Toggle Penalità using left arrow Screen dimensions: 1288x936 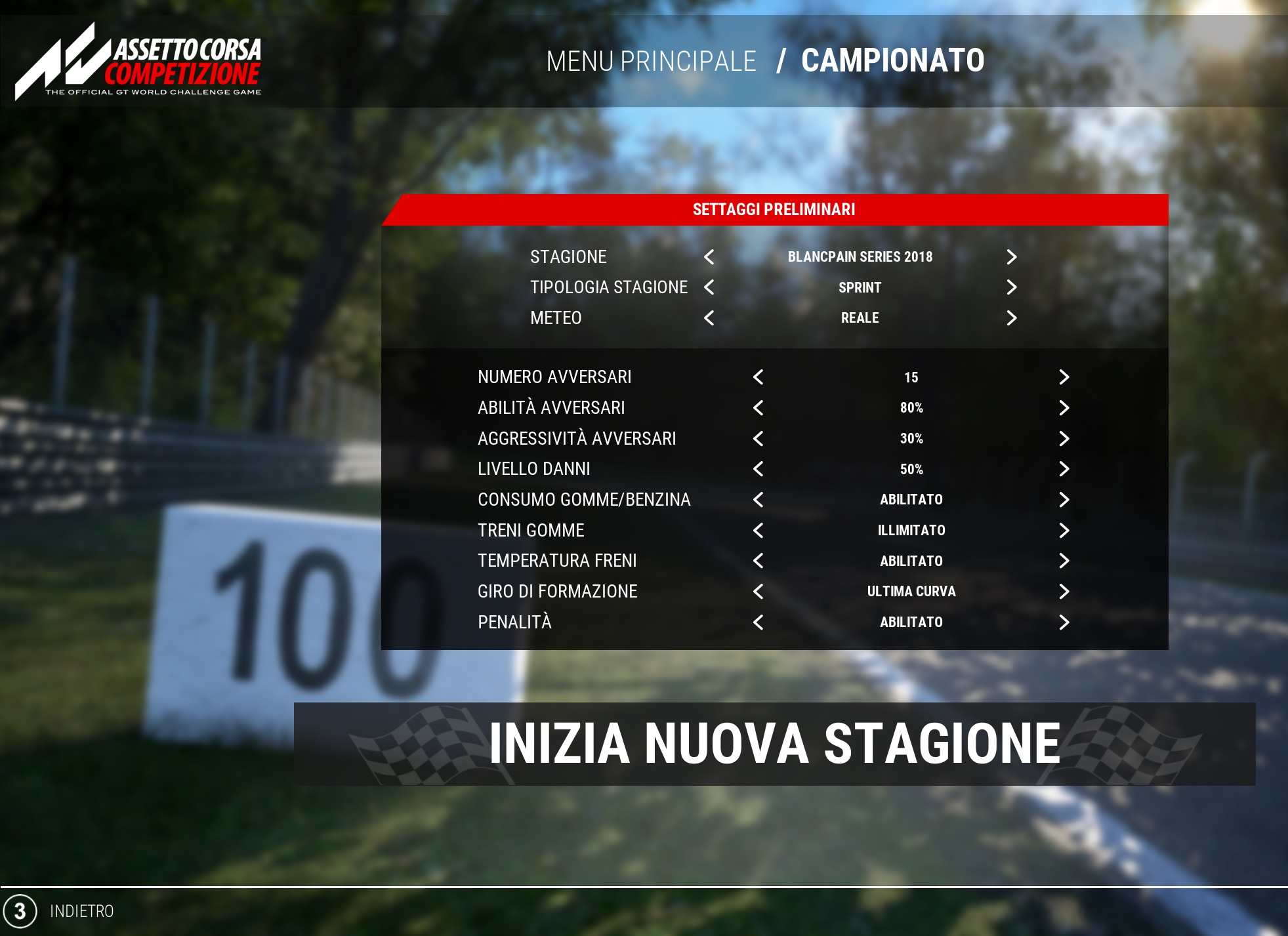pyautogui.click(x=758, y=622)
